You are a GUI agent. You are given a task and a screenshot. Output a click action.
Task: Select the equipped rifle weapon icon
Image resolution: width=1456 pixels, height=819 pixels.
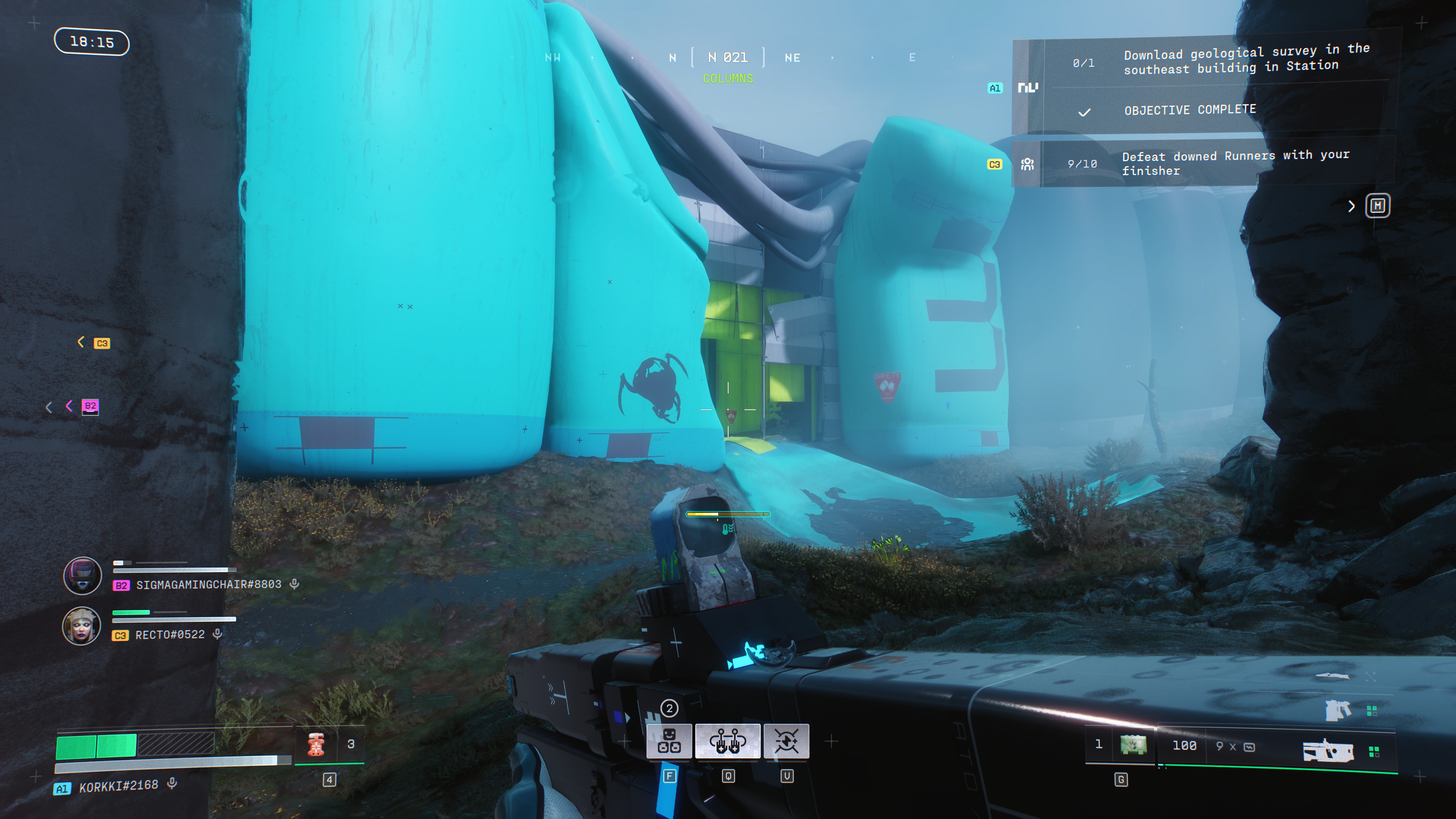click(1328, 751)
